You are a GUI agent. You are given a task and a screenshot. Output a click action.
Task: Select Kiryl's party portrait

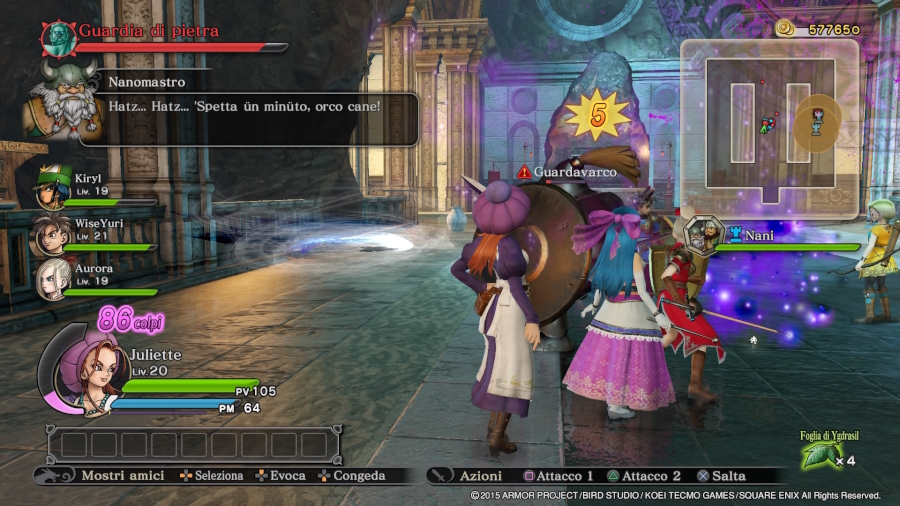pyautogui.click(x=54, y=184)
